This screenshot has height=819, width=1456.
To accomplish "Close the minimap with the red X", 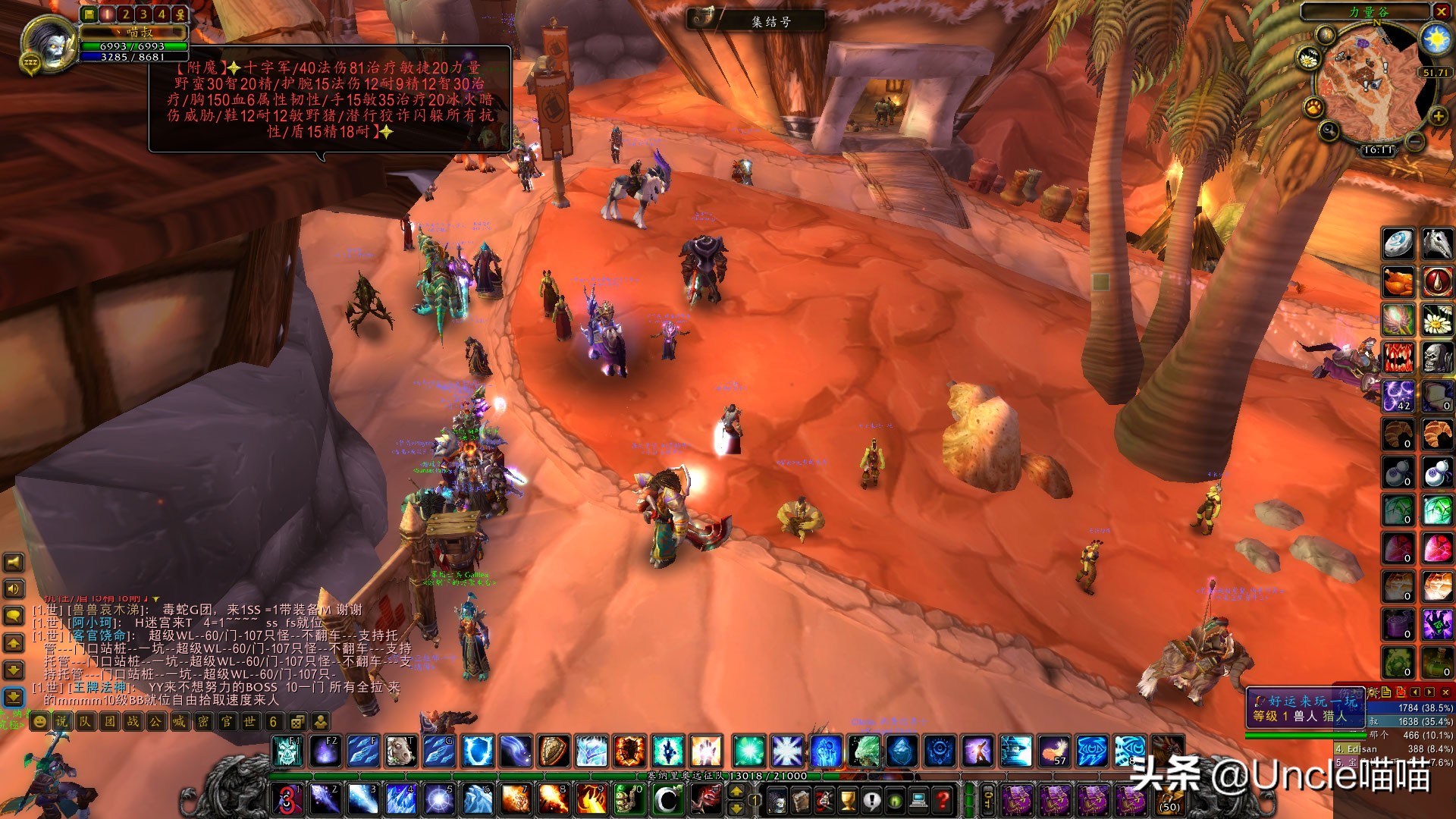I will pos(1441,11).
